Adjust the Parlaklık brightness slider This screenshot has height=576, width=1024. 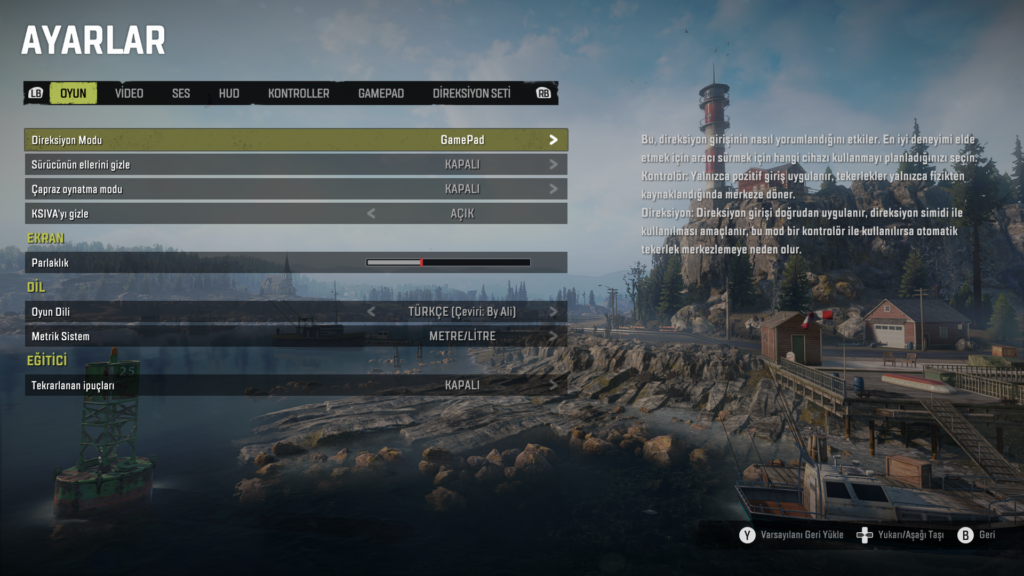click(448, 262)
